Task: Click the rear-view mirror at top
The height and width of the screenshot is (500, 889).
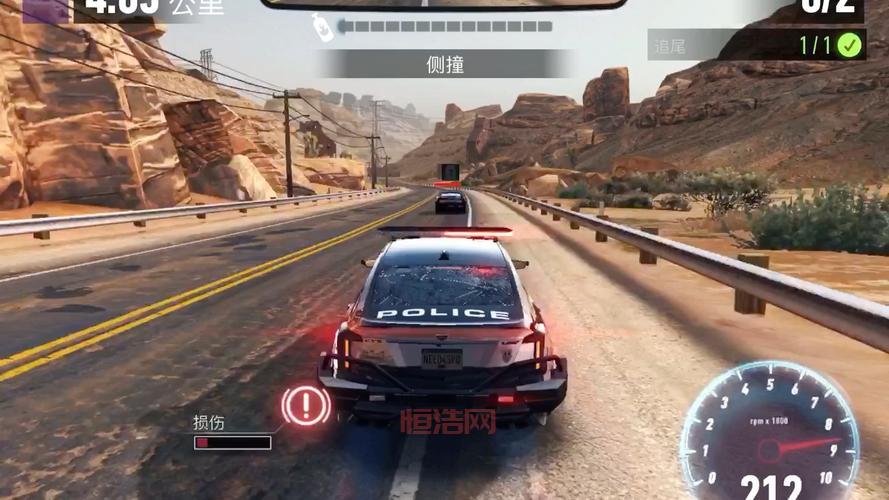Action: point(442,4)
